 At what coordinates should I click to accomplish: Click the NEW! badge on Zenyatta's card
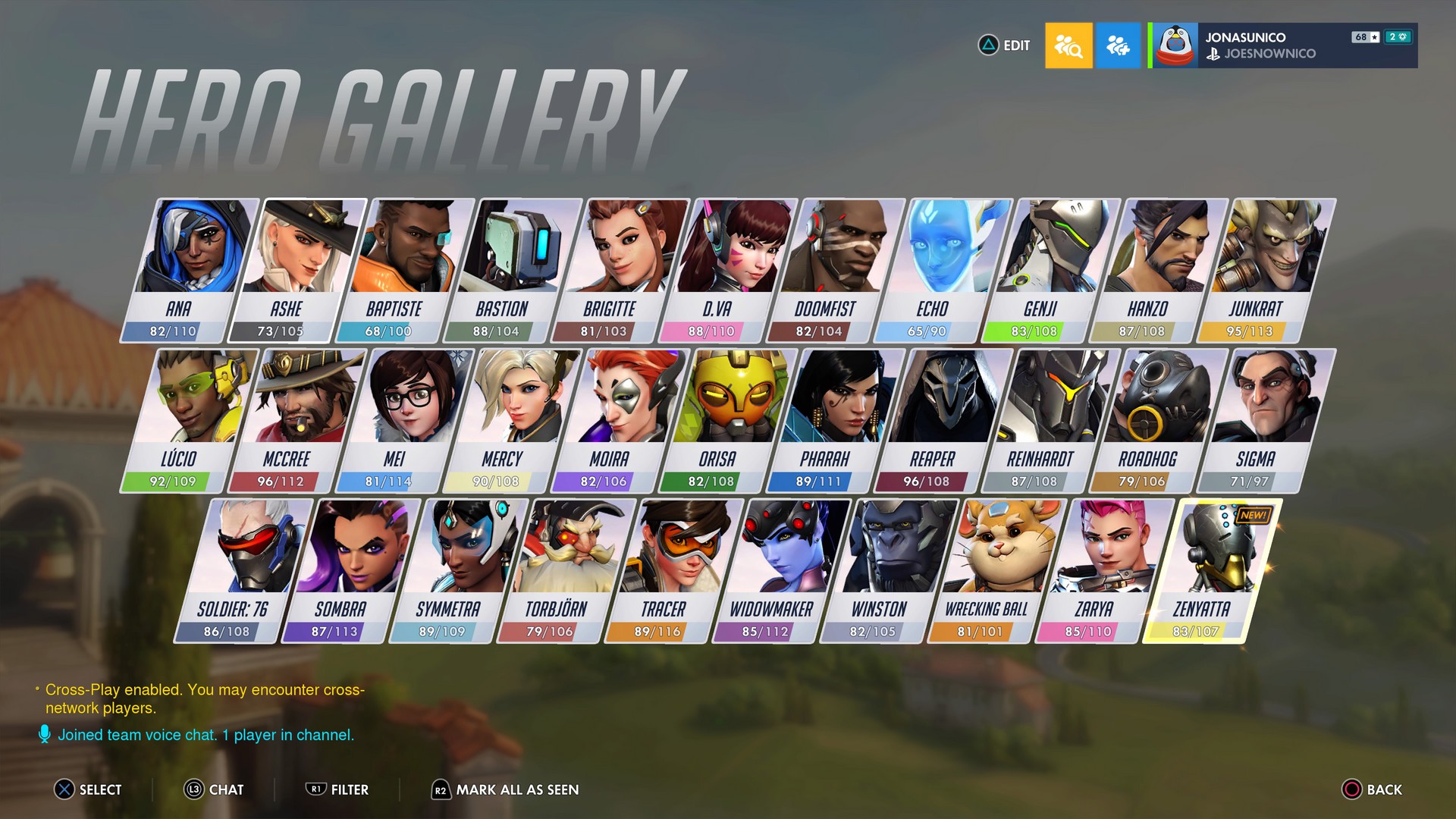[x=1256, y=513]
